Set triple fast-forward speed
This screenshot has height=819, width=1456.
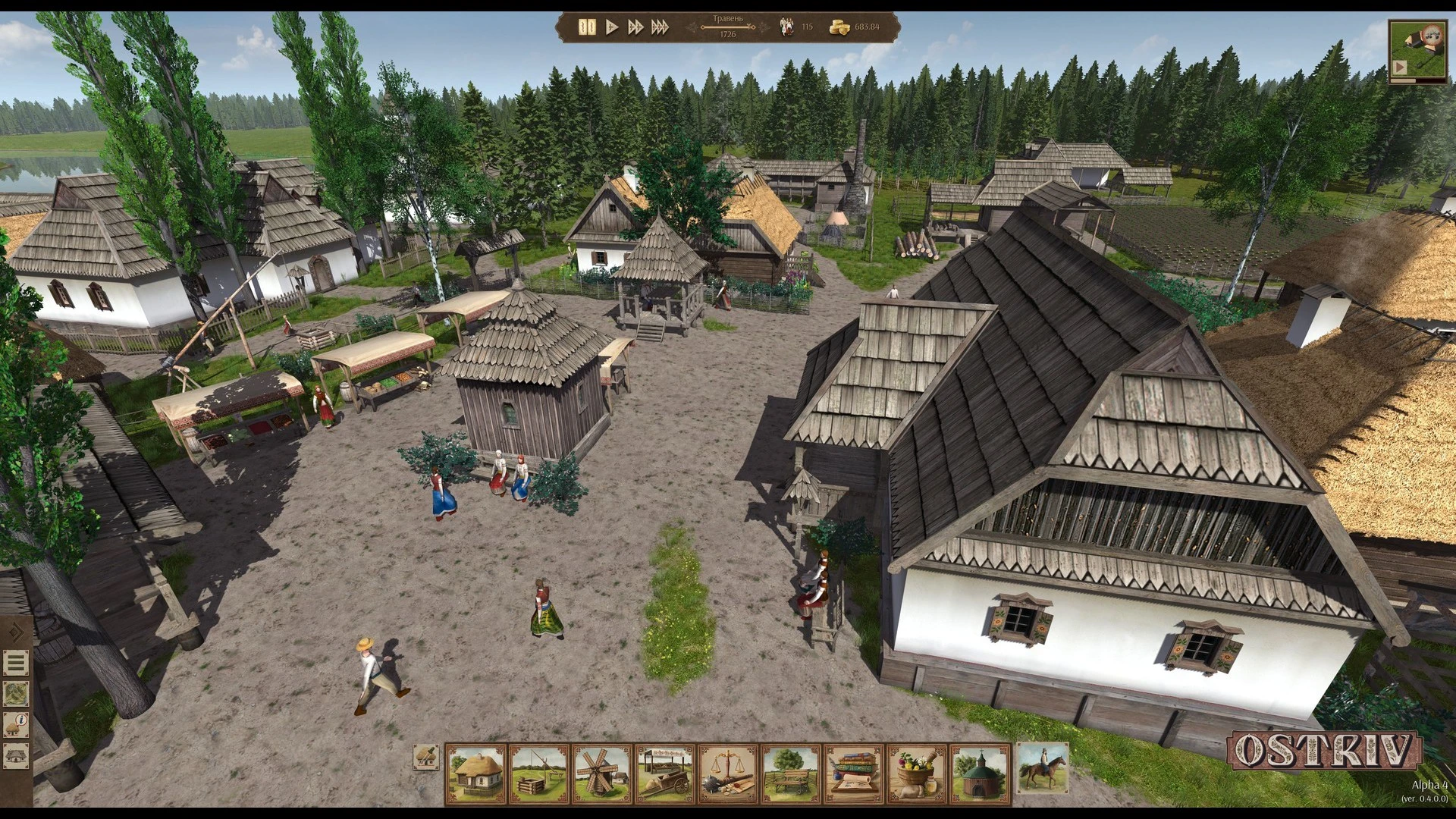point(660,27)
